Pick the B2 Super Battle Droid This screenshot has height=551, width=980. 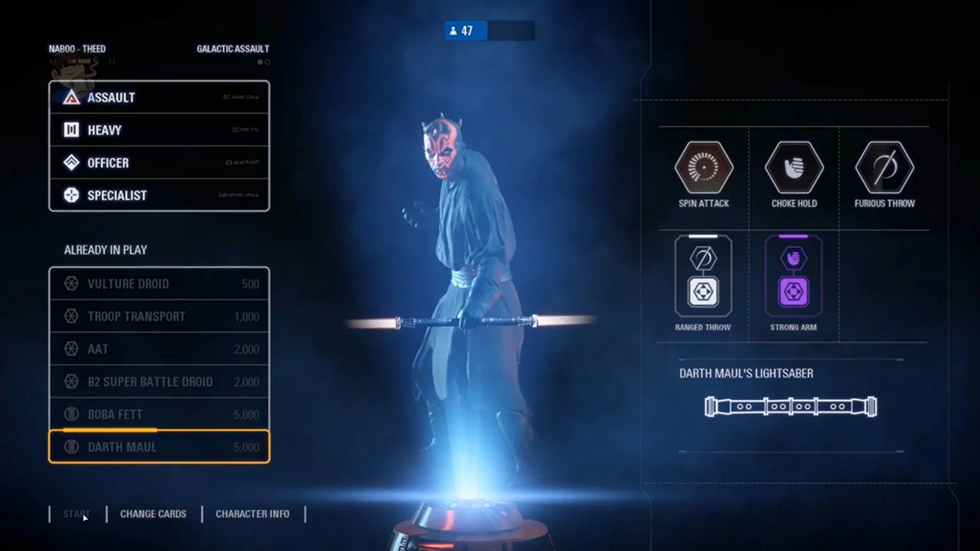(158, 382)
